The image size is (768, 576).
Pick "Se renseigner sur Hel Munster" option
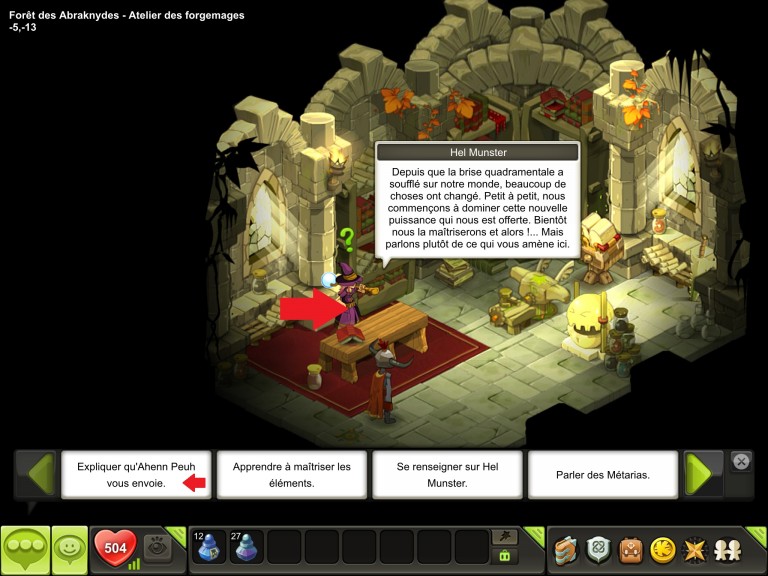coord(447,474)
